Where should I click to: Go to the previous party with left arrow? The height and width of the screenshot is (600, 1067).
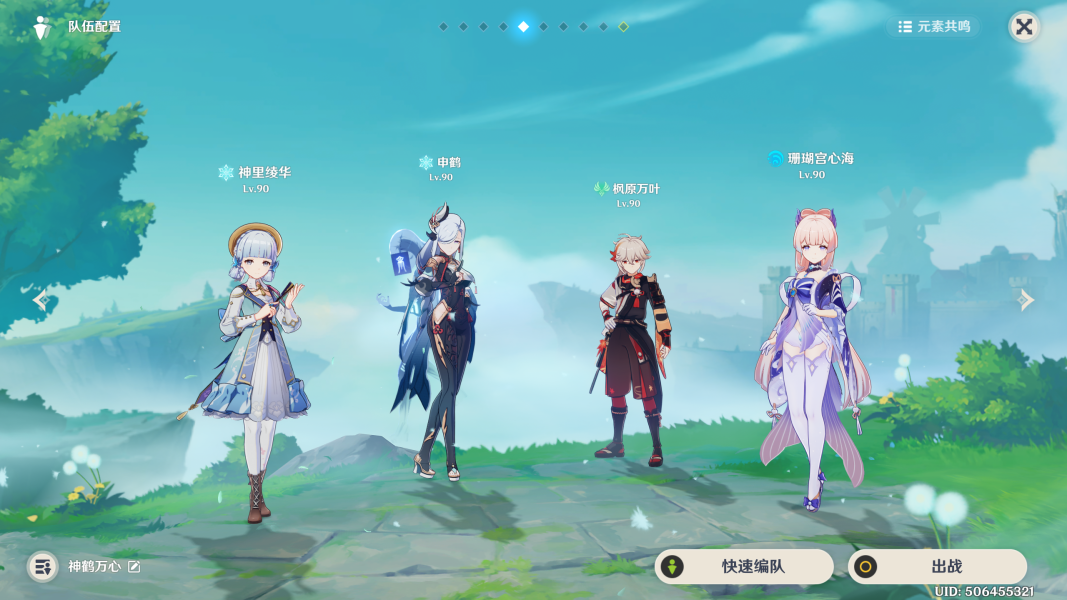[40, 299]
